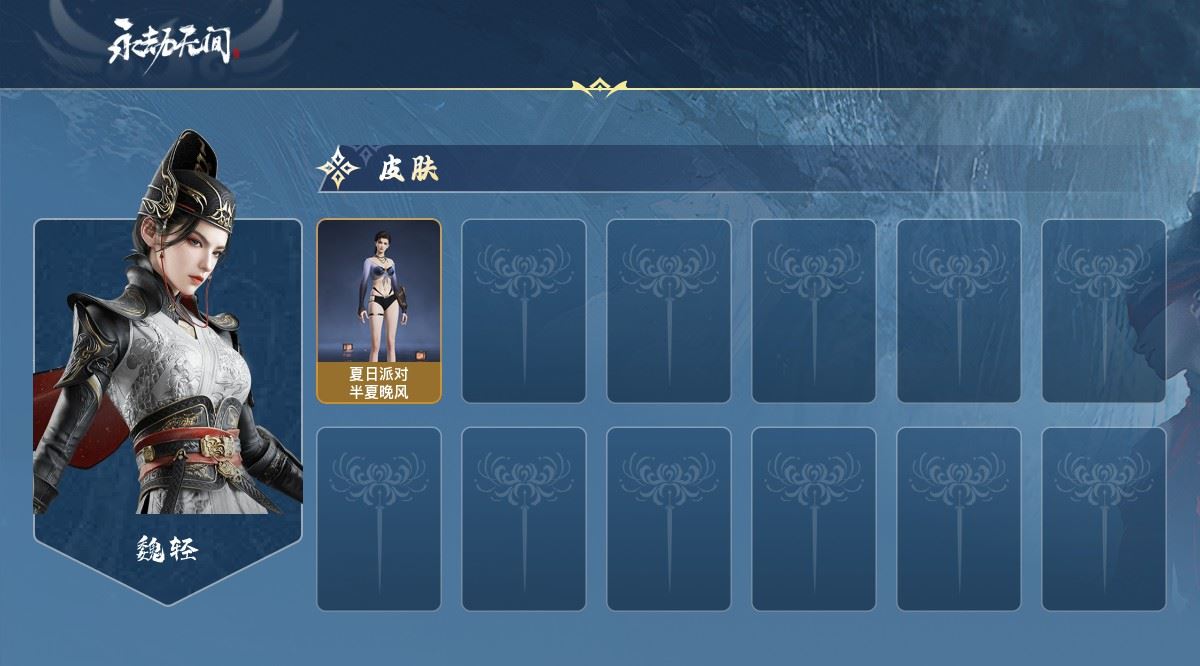The width and height of the screenshot is (1200, 666).
Task: Click the 永劫无间 game logo
Action: point(174,42)
